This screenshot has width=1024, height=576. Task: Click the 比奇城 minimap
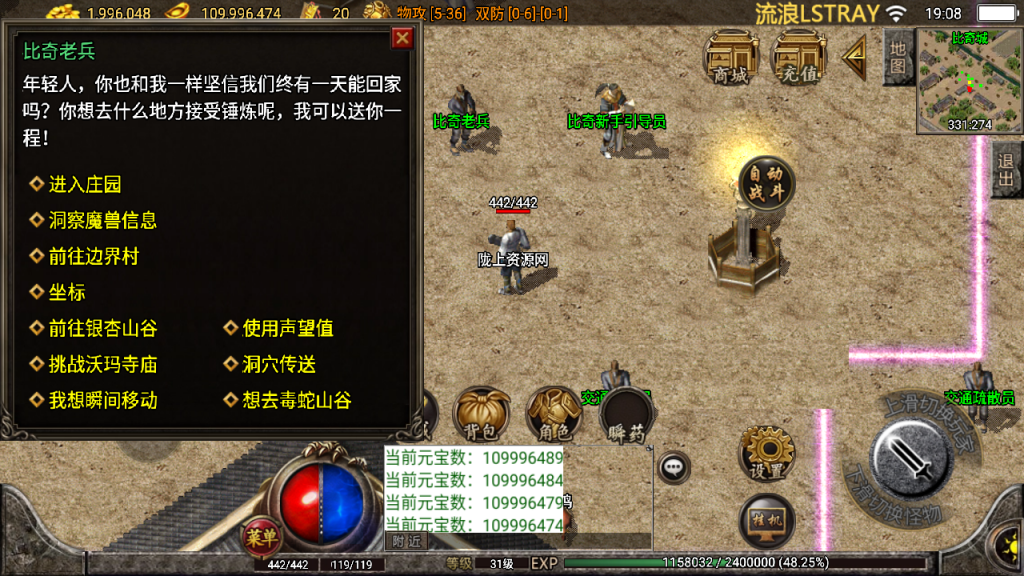click(968, 82)
